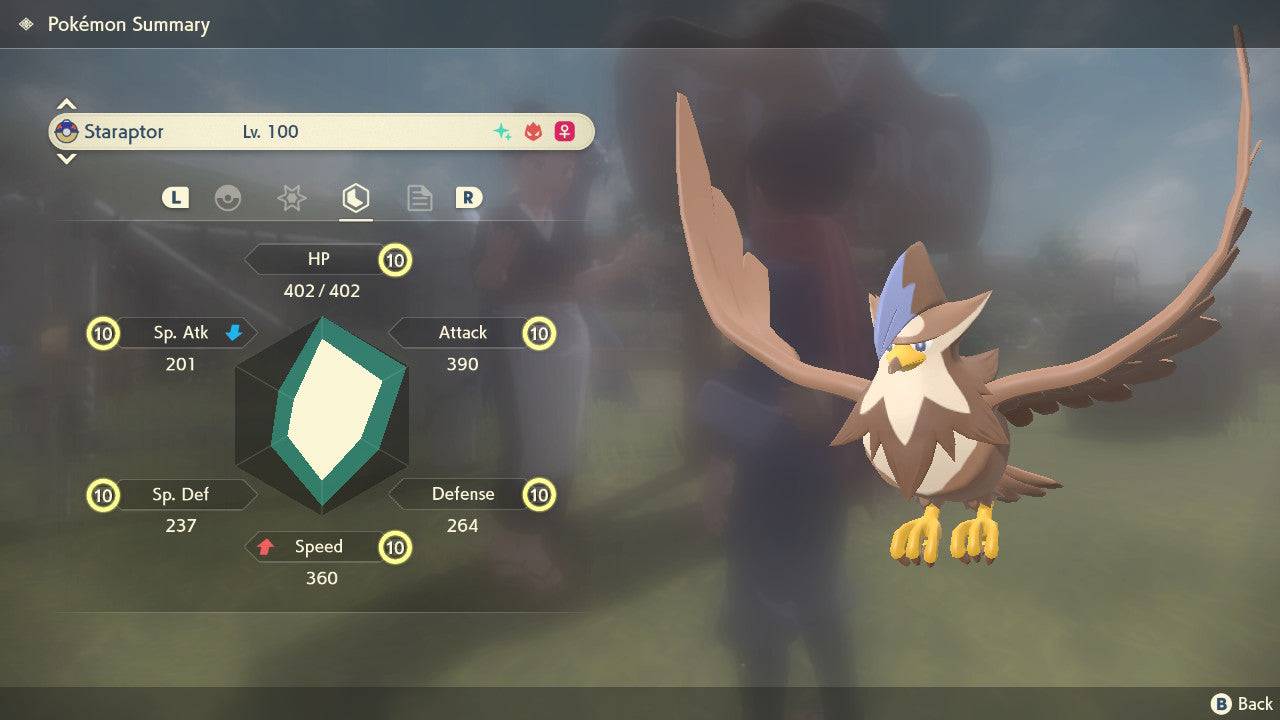Click the blue down arrow on Sp. Atk
This screenshot has height=720, width=1280.
(x=233, y=332)
